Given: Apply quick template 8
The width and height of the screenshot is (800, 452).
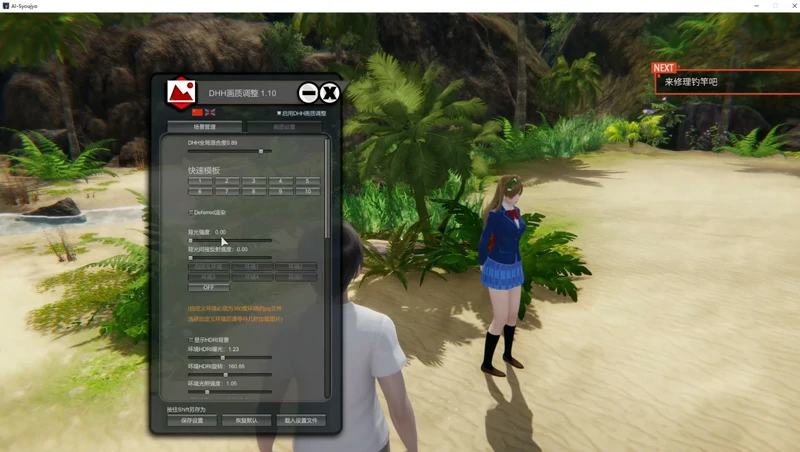Looking at the screenshot, I should [x=253, y=190].
